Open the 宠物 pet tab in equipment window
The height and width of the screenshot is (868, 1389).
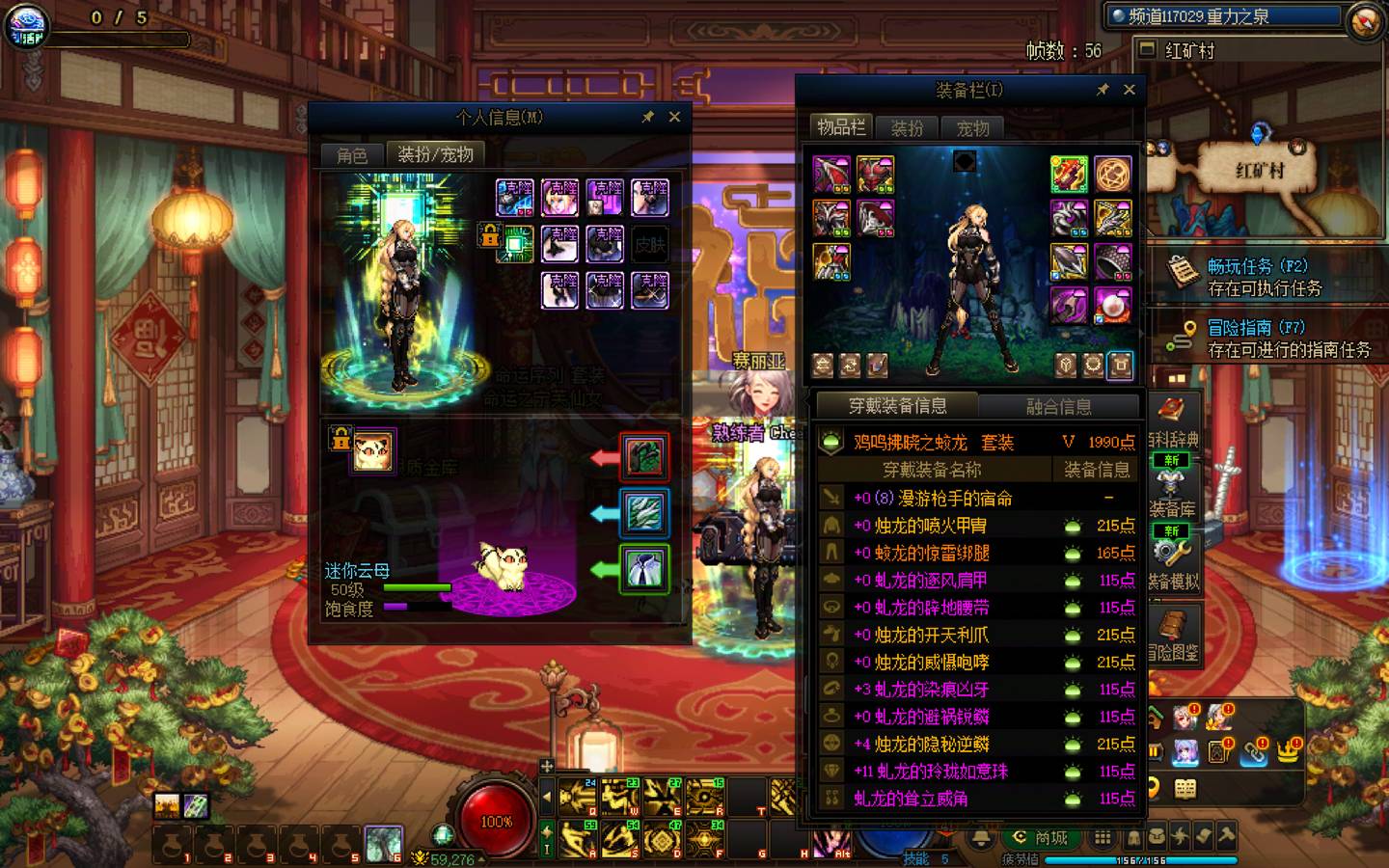pyautogui.click(x=972, y=128)
